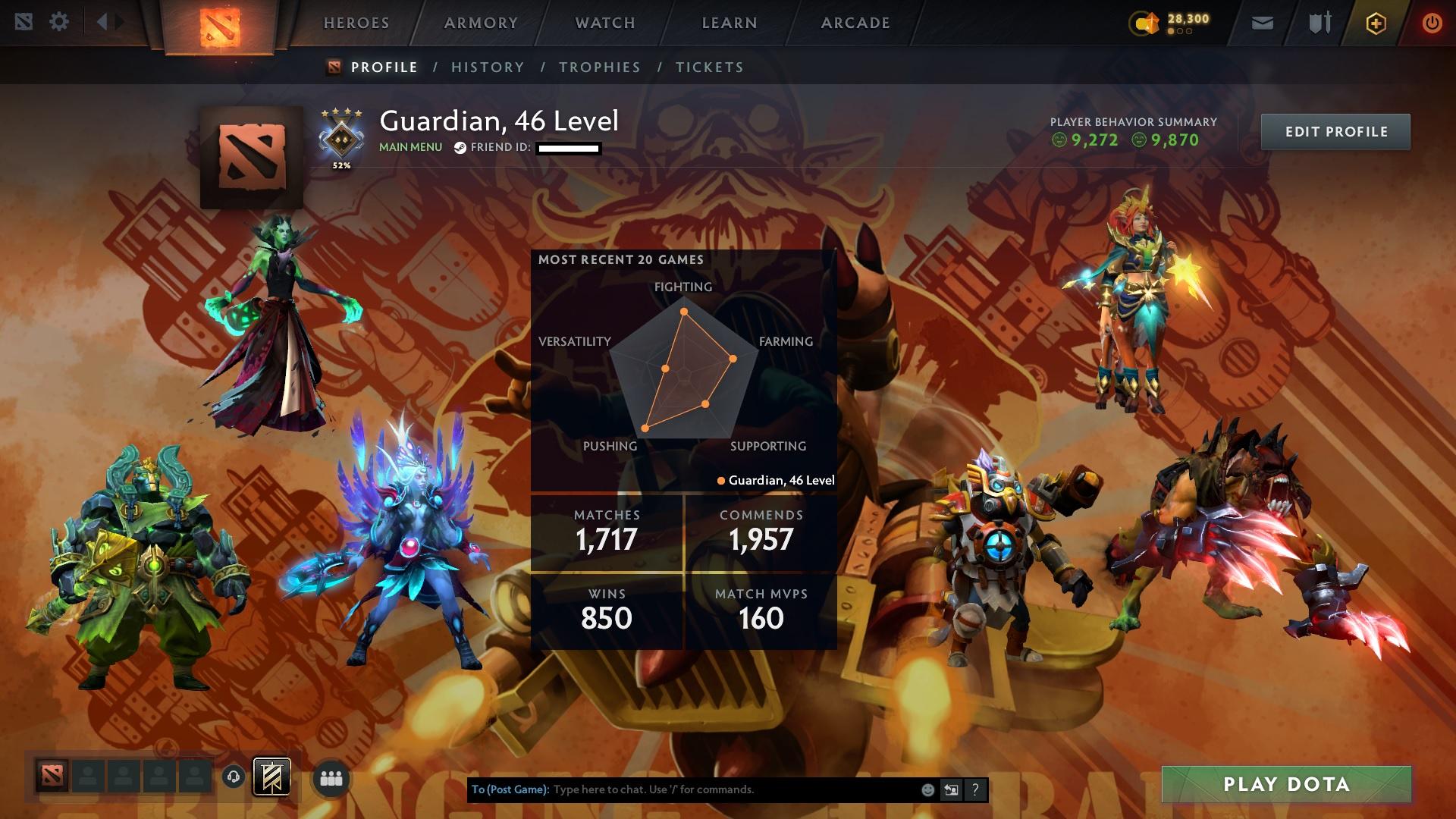The height and width of the screenshot is (819, 1456).
Task: Open the settings gear icon
Action: point(60,22)
